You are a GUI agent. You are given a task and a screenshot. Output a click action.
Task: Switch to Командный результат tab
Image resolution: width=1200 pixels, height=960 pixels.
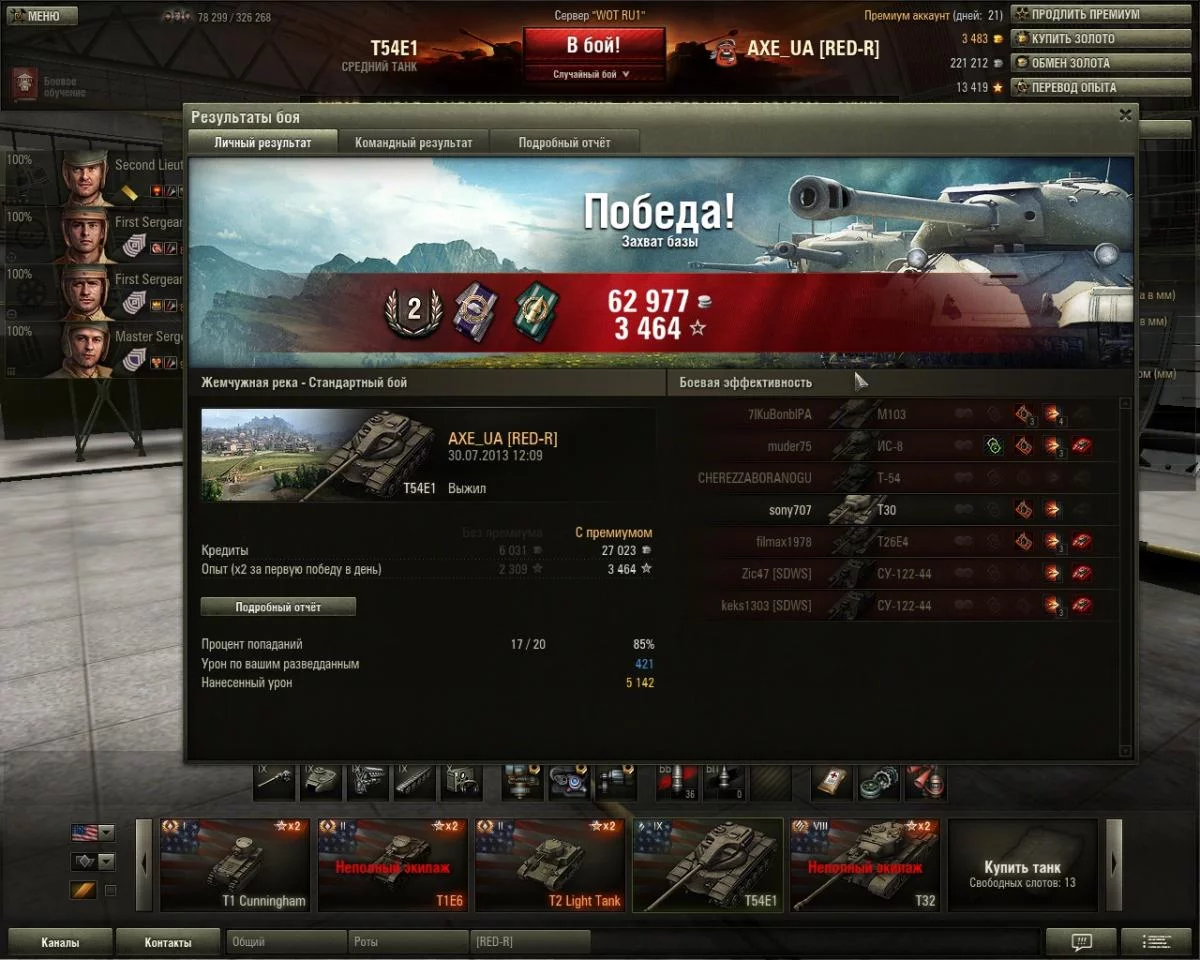point(413,143)
